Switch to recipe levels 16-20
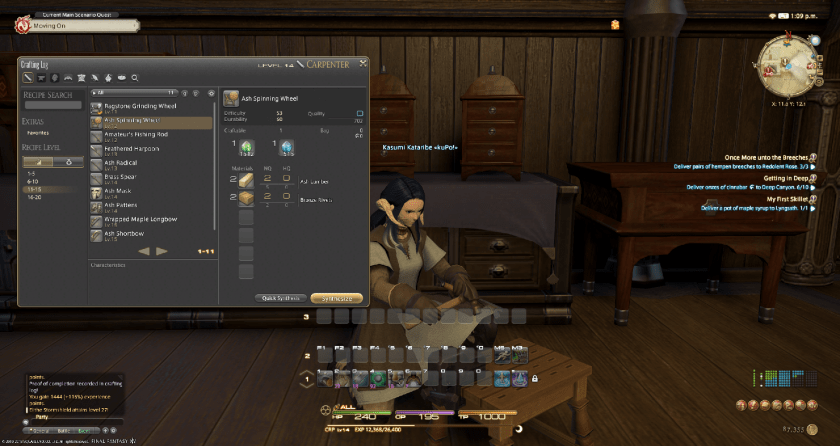This screenshot has width=840, height=446. click(35, 197)
